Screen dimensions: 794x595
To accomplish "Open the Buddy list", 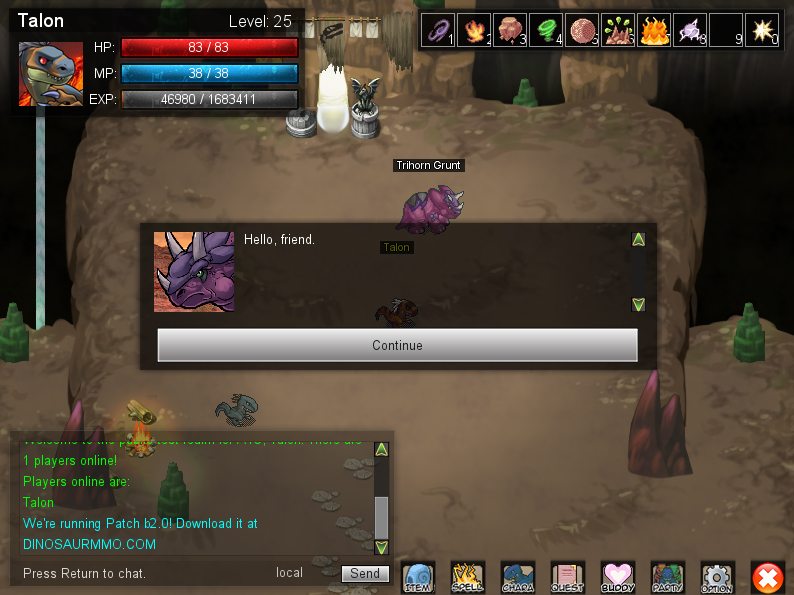I will tap(618, 577).
